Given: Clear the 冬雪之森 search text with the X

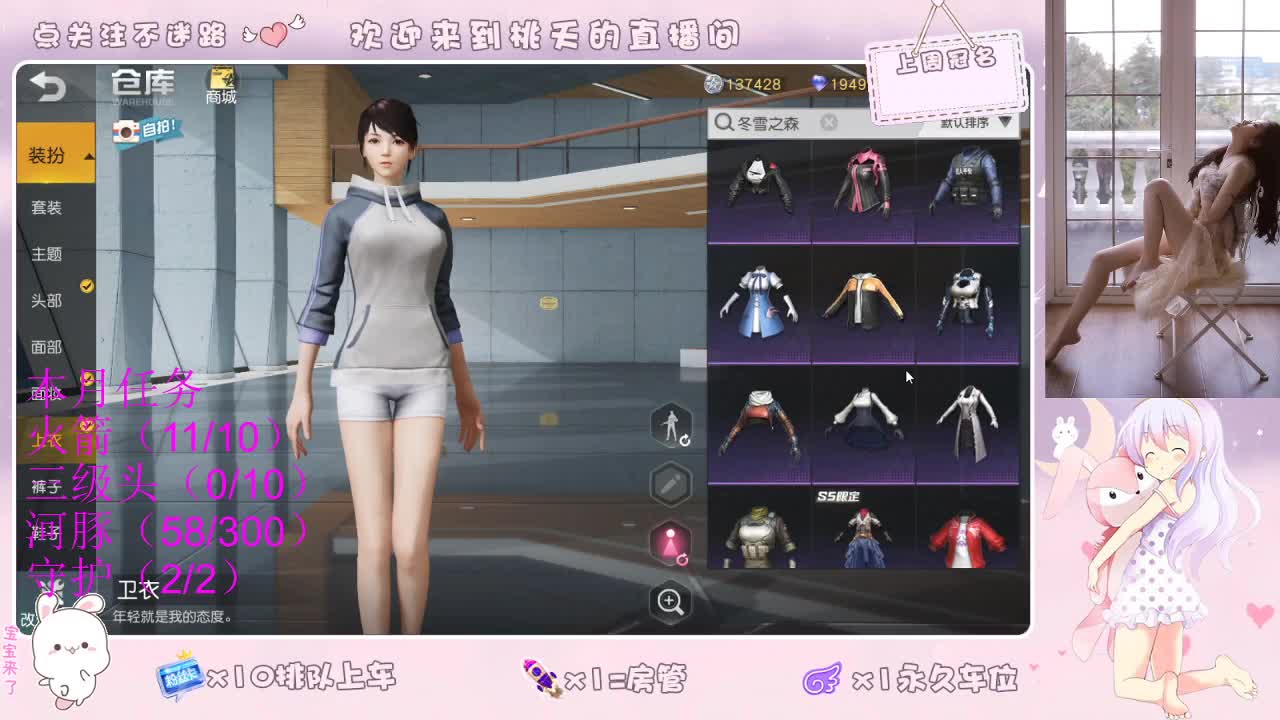Looking at the screenshot, I should pos(828,121).
